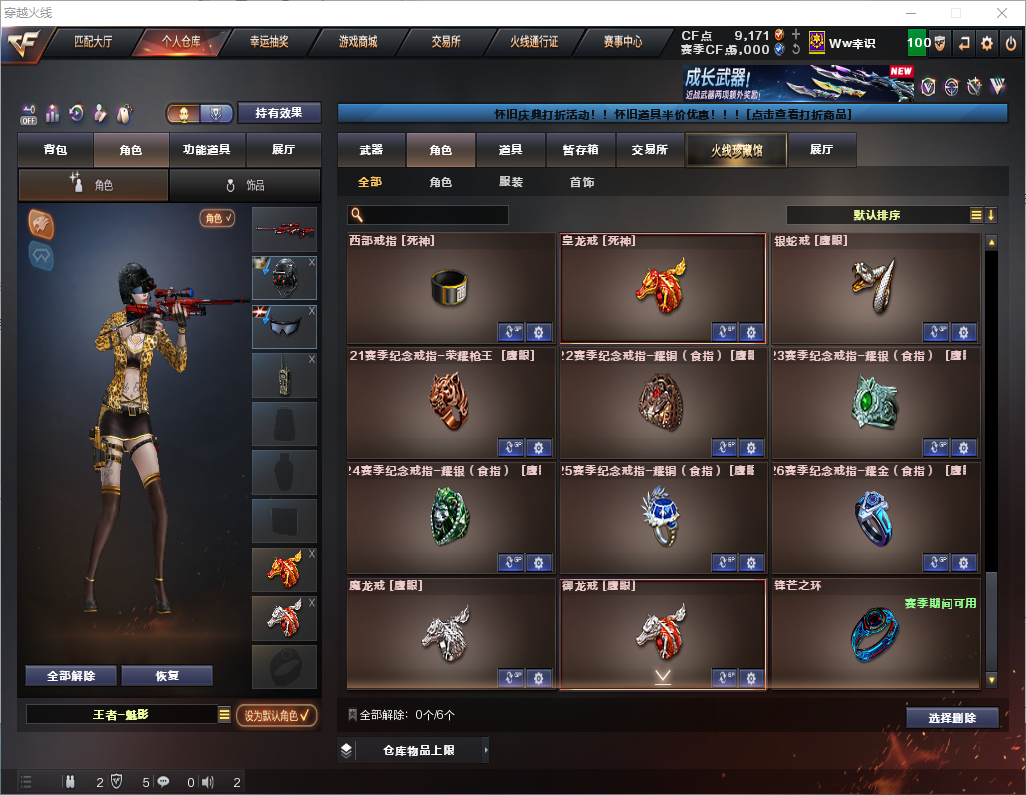Set as default character with 设为默认角色
1026x795 pixels.
pyautogui.click(x=276, y=715)
